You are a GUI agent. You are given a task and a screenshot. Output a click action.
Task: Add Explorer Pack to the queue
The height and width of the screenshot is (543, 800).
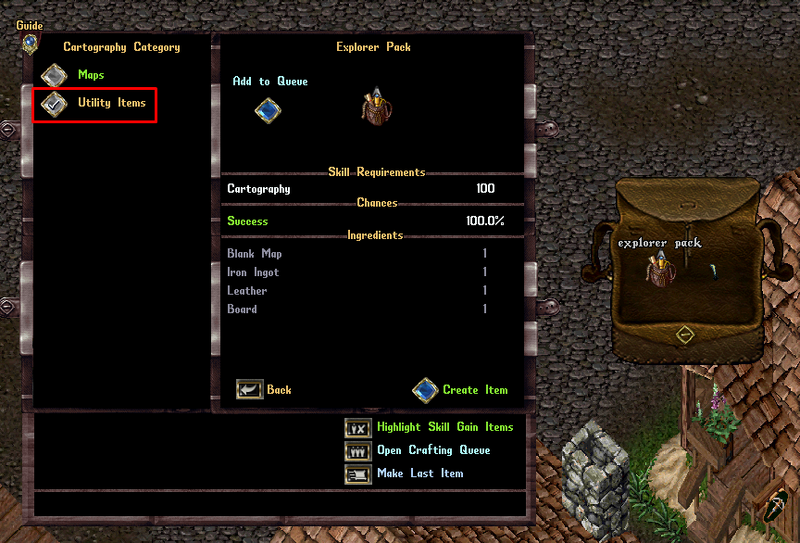point(268,110)
